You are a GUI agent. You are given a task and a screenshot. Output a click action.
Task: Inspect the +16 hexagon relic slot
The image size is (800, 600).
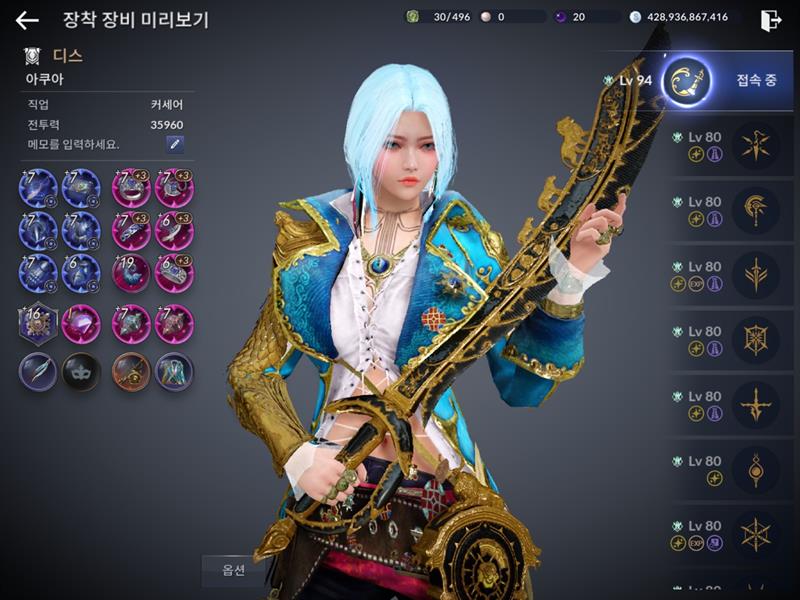tap(38, 324)
